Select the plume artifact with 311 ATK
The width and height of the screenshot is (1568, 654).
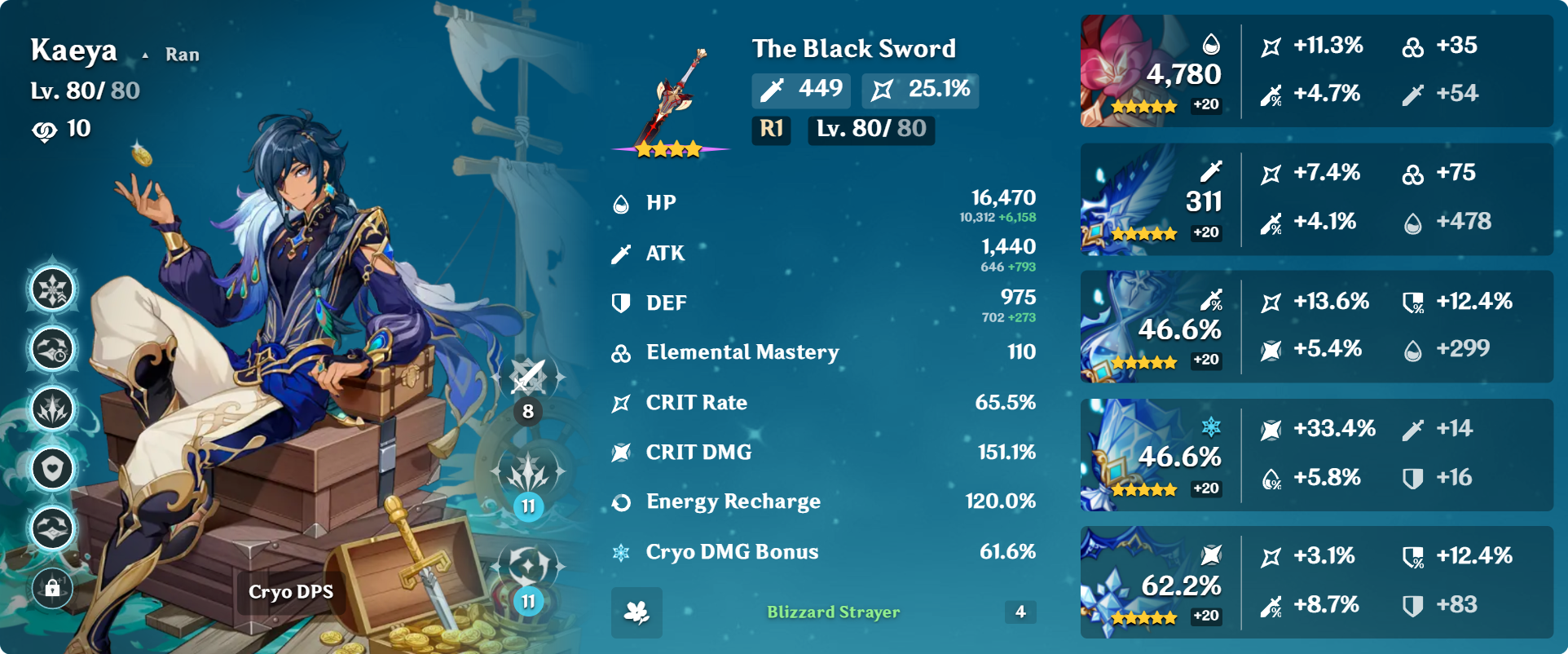(1152, 199)
